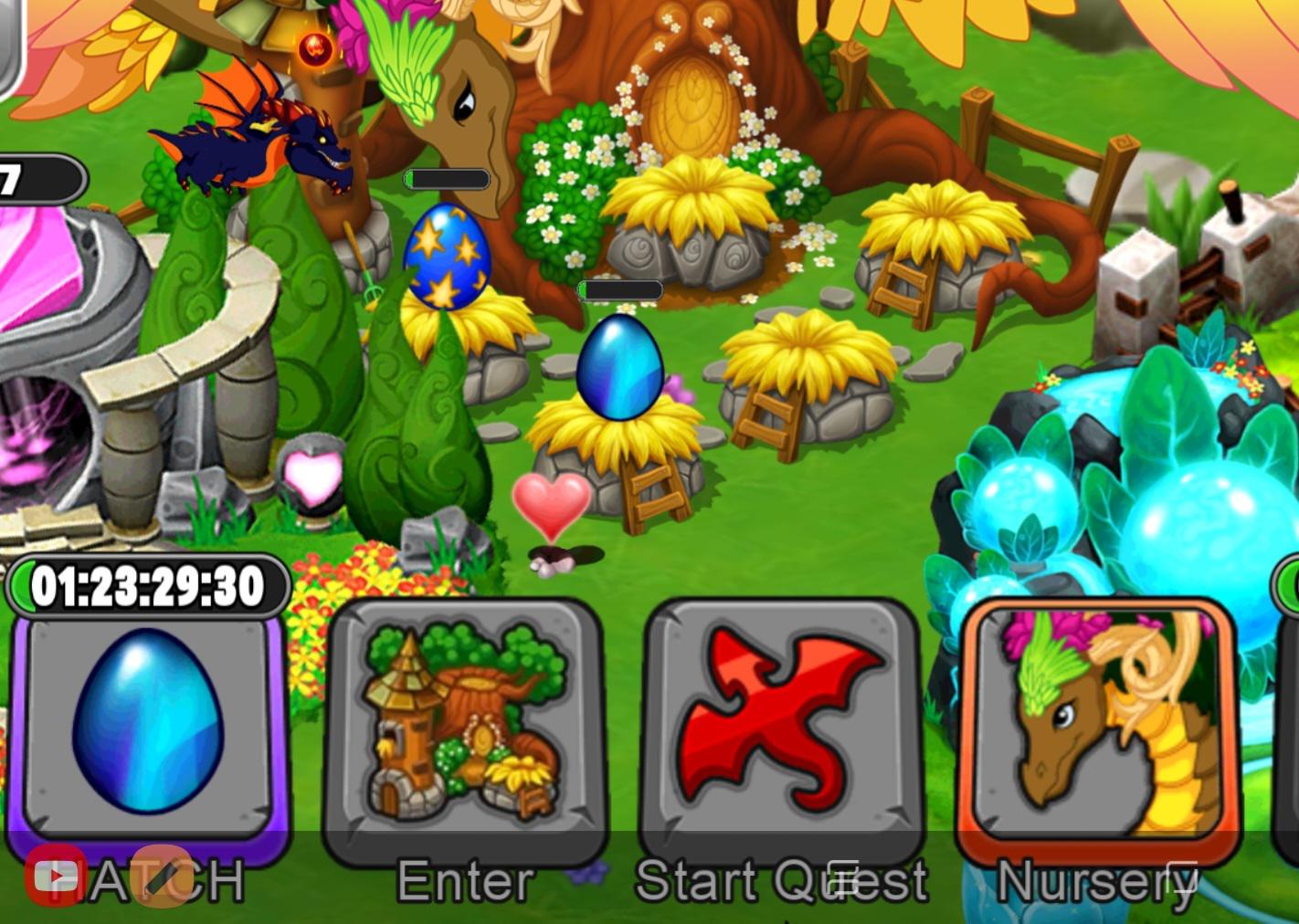Open the level 7 badge panel
1299x924 pixels.
(x=37, y=180)
